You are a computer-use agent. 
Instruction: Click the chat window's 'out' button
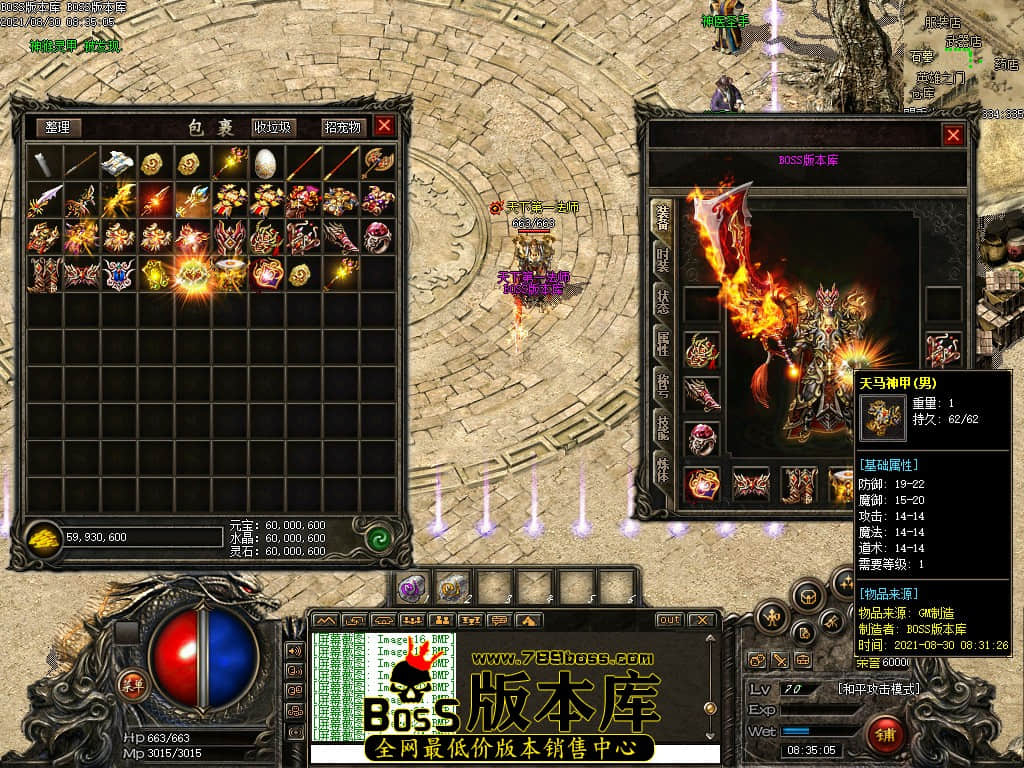point(669,620)
